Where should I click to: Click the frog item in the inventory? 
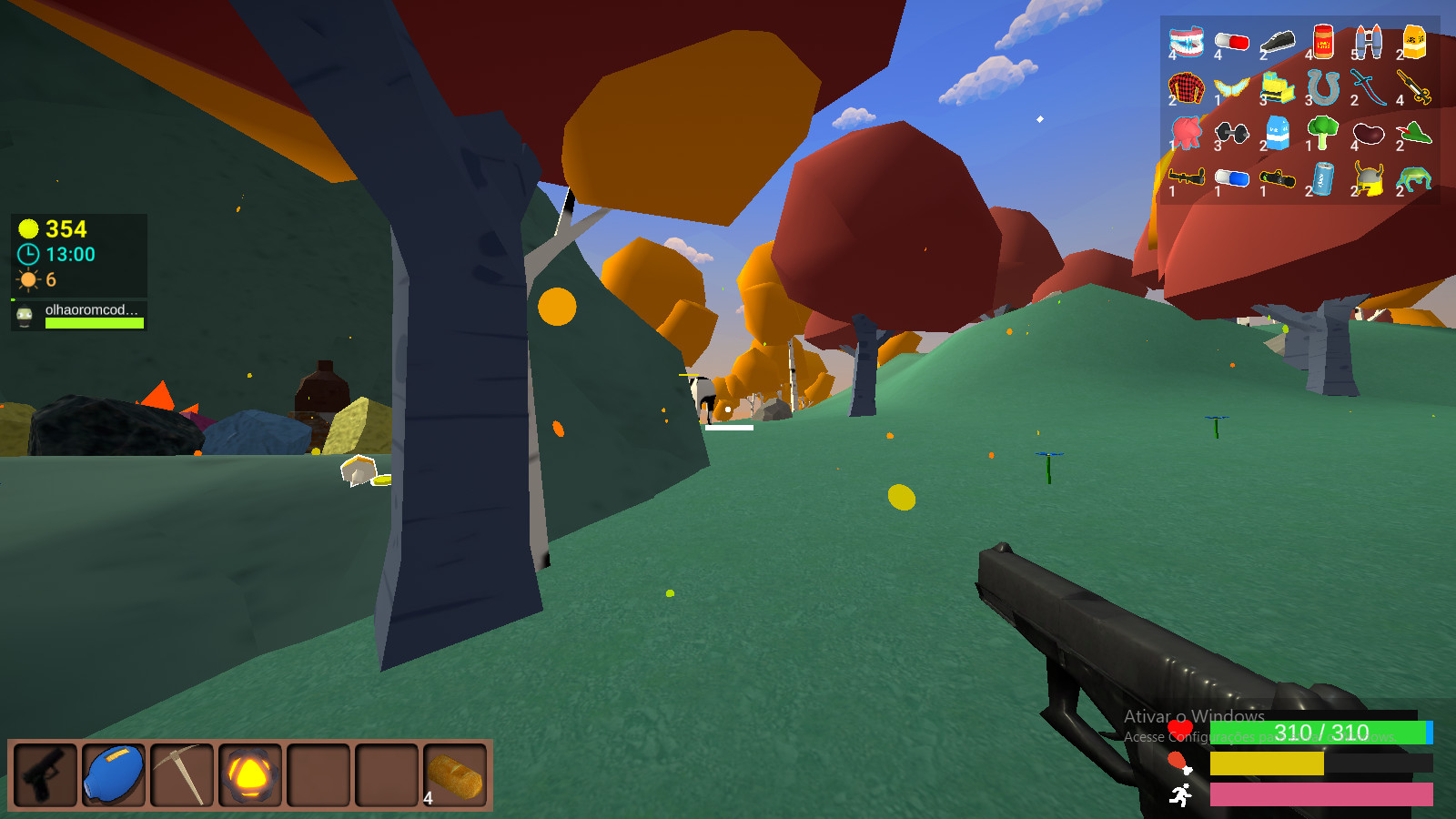click(x=1416, y=180)
